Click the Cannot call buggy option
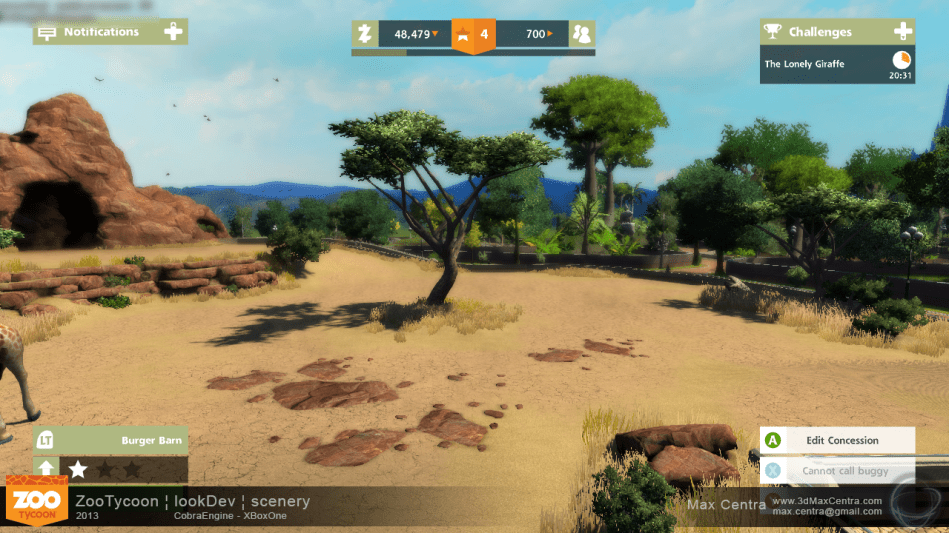The width and height of the screenshot is (949, 533). 838,470
